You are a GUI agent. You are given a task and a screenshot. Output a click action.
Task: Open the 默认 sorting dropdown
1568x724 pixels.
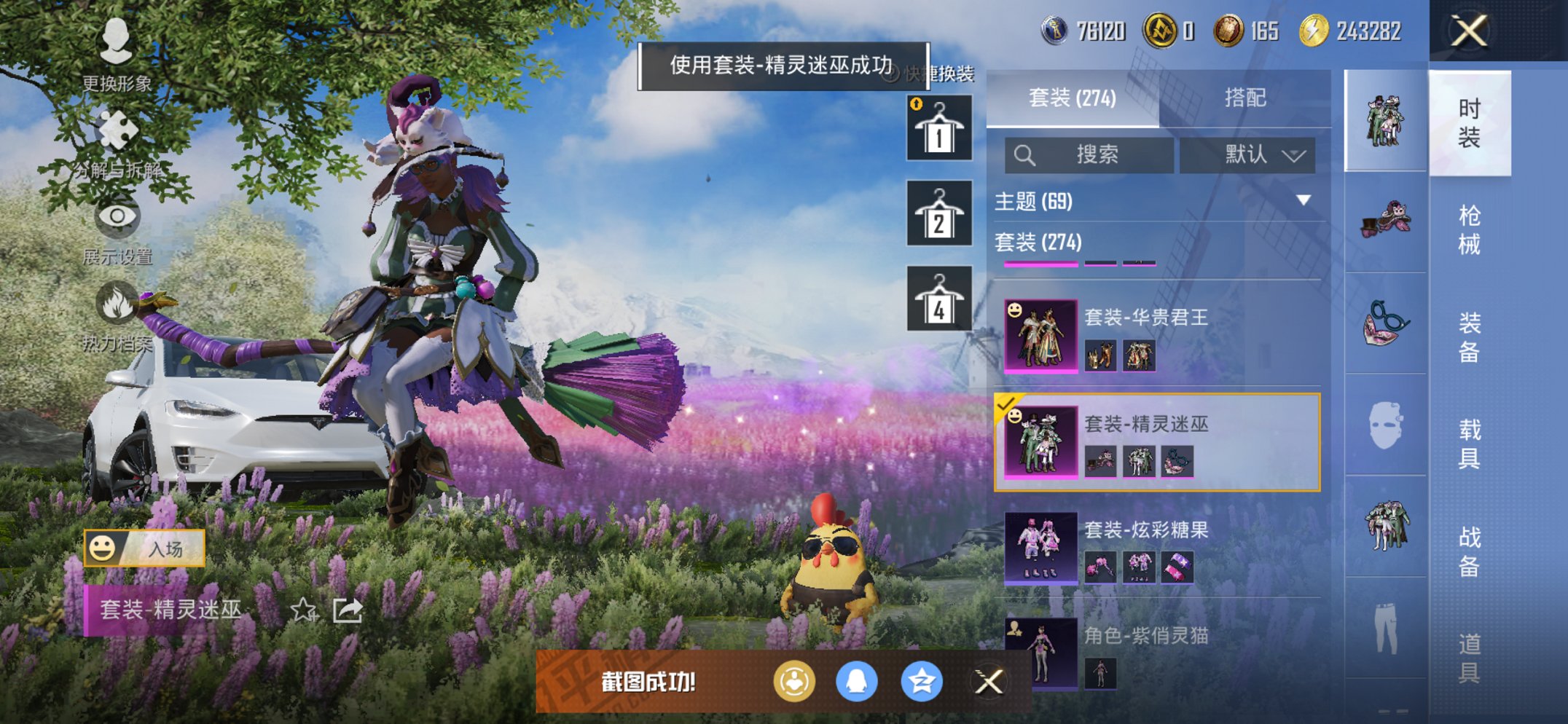pyautogui.click(x=1247, y=155)
